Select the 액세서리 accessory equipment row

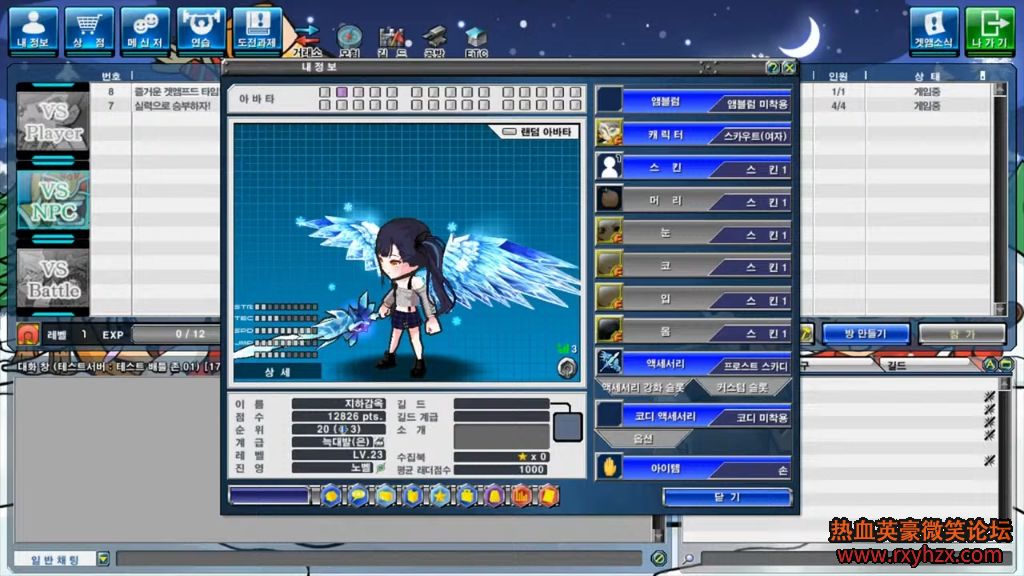pos(694,364)
